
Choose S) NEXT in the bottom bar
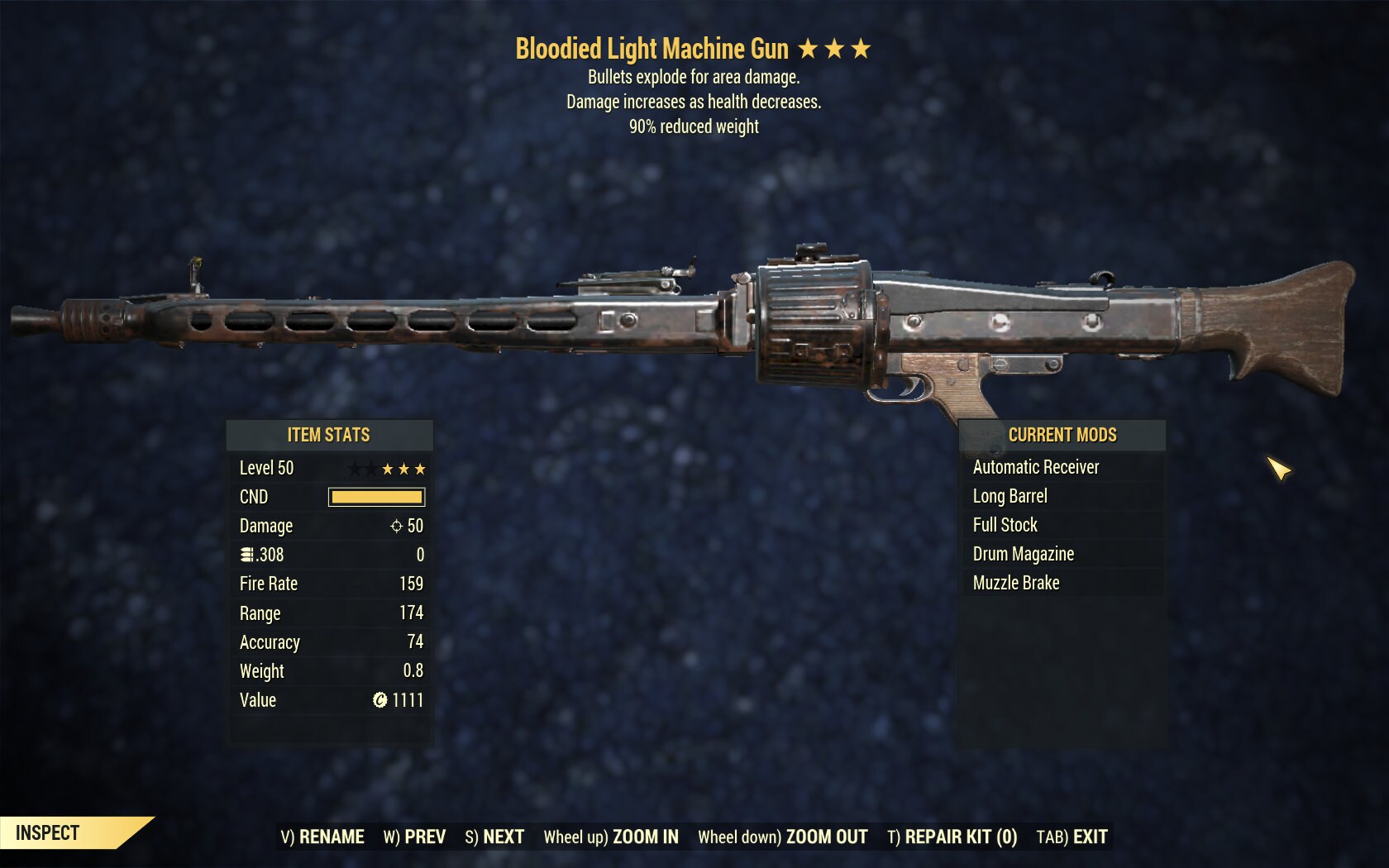494,837
